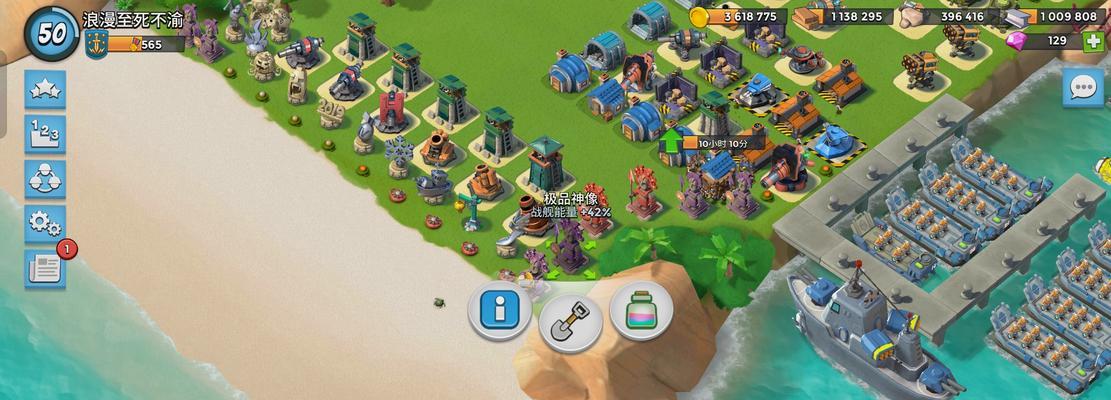Open the settings gears menu
The width and height of the screenshot is (1111, 400).
click(x=46, y=224)
